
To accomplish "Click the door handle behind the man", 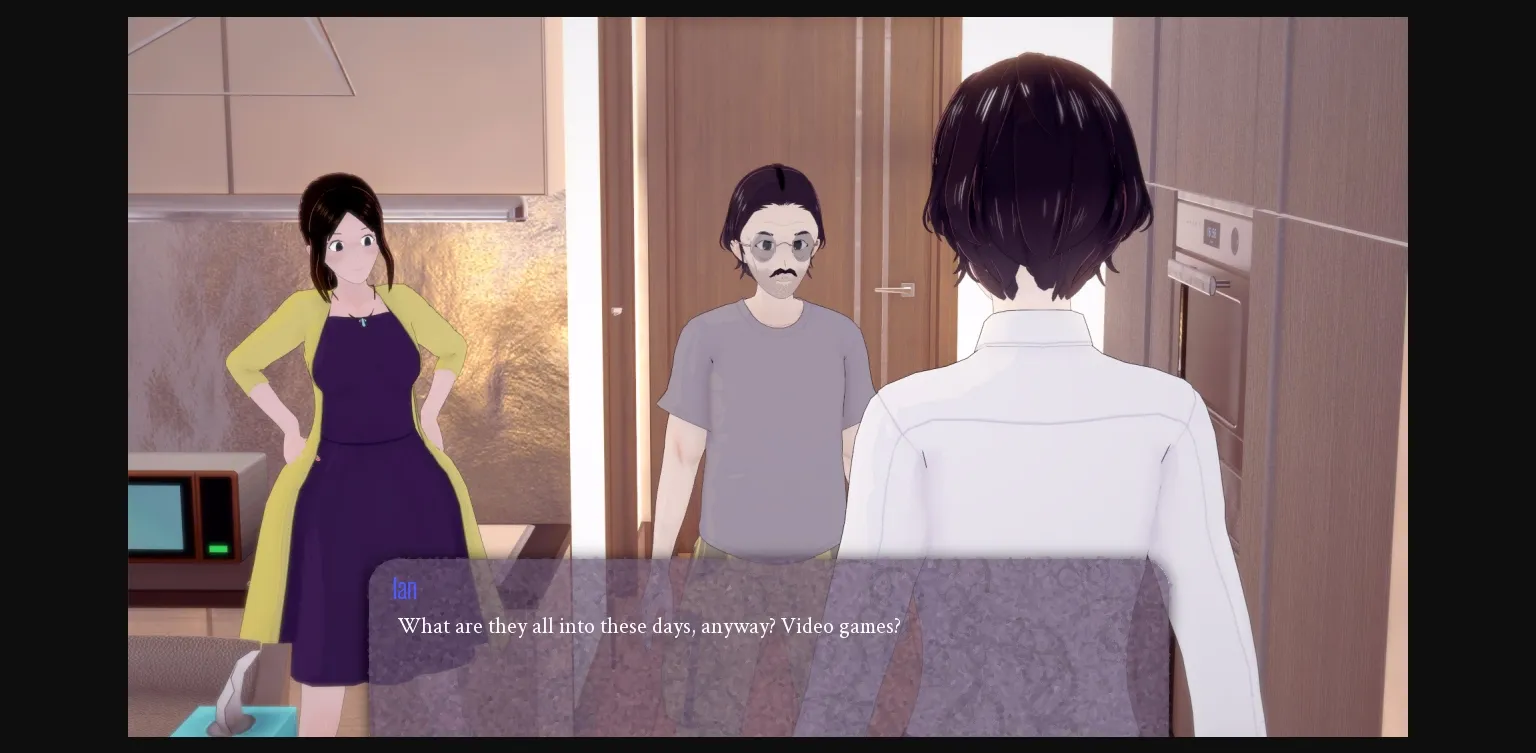I will click(x=893, y=291).
